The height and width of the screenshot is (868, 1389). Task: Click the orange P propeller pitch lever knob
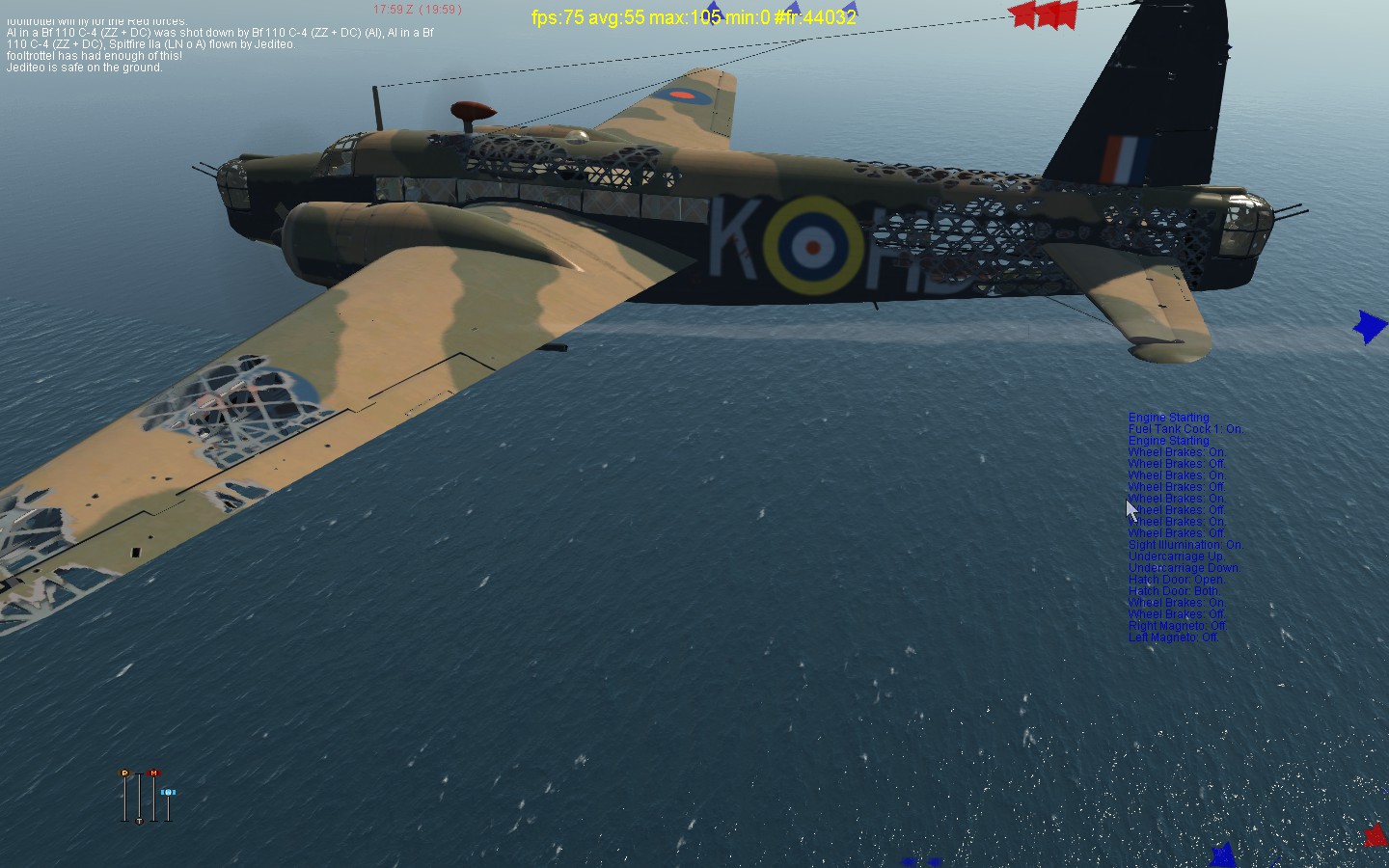click(x=124, y=773)
